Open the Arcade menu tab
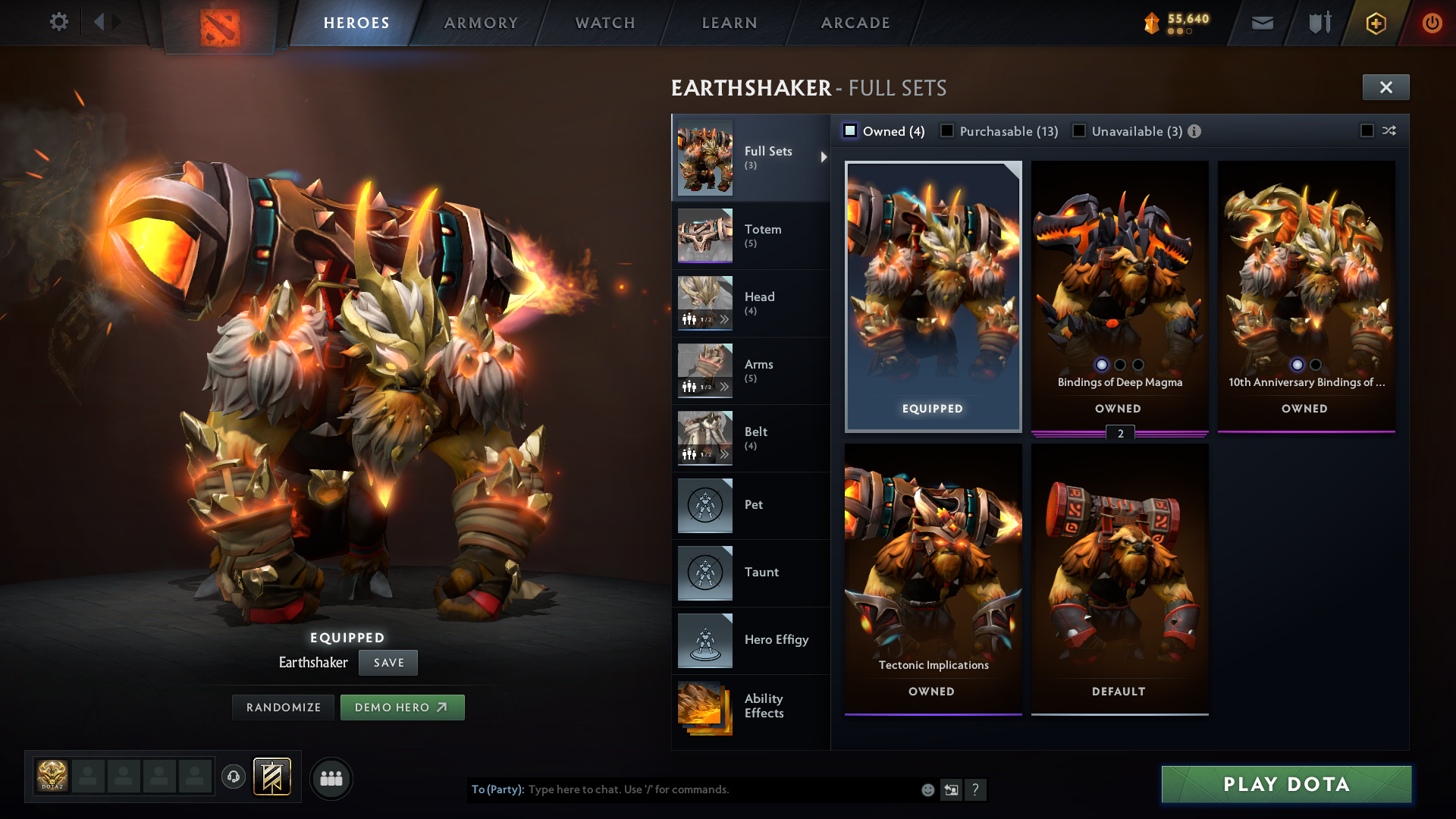1456x819 pixels. pyautogui.click(x=855, y=23)
